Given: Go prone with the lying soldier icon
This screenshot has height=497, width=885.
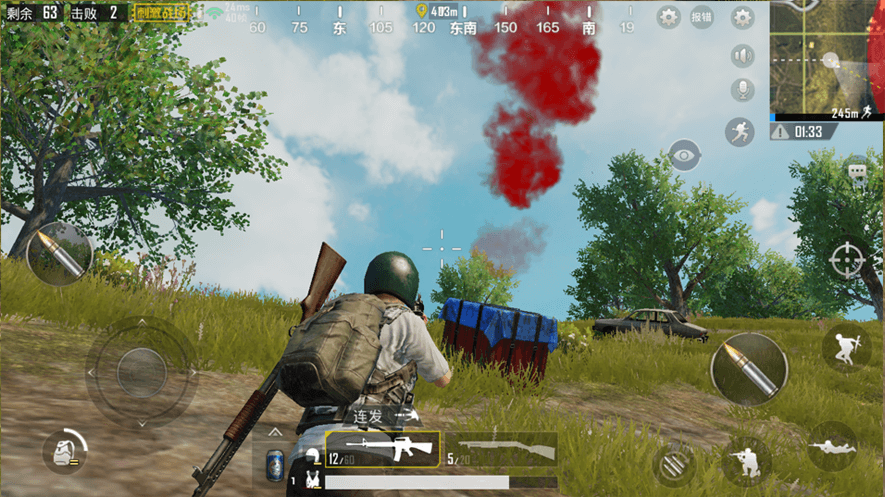Looking at the screenshot, I should pyautogui.click(x=832, y=447).
